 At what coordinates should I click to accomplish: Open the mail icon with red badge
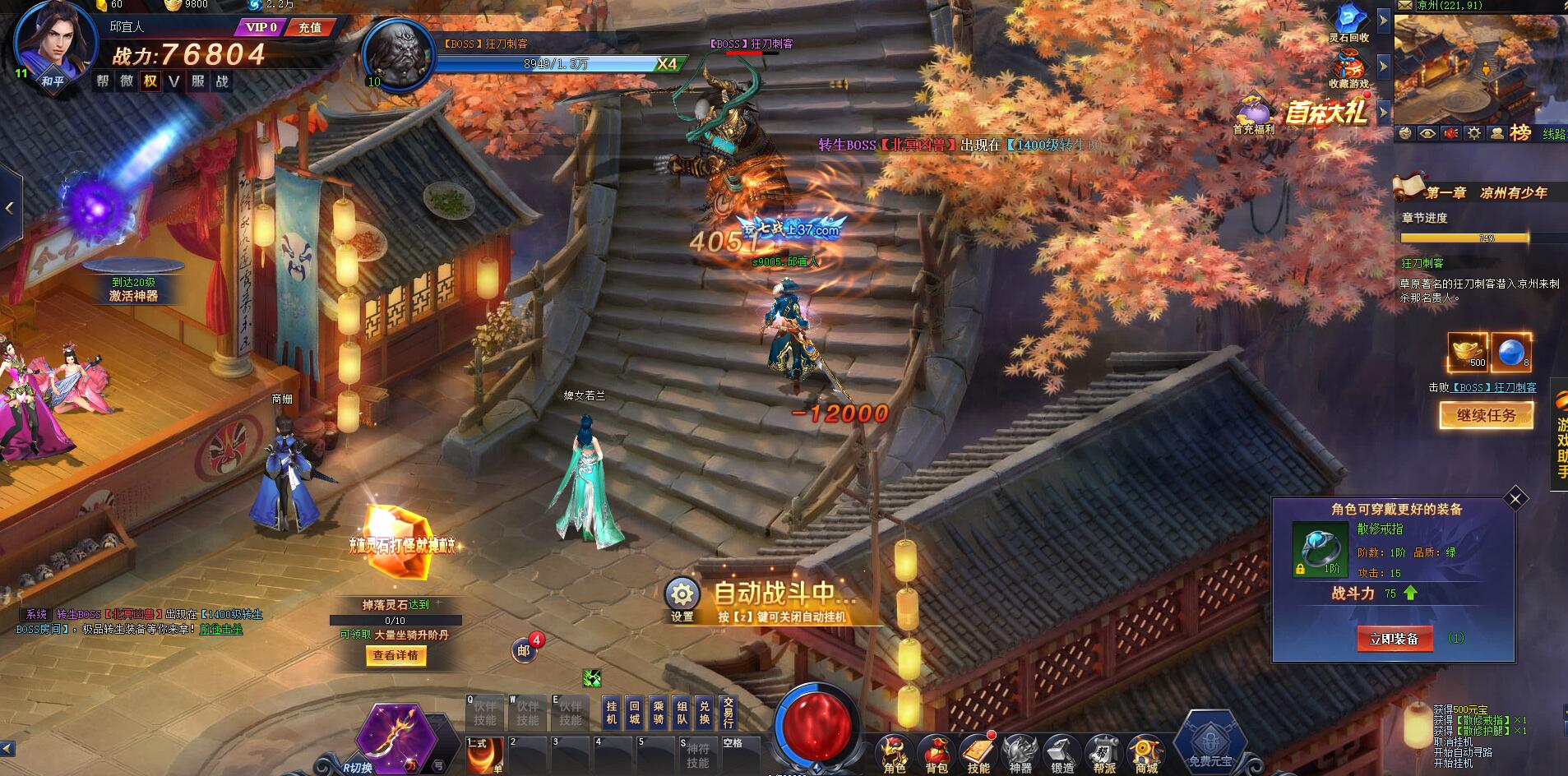click(524, 650)
